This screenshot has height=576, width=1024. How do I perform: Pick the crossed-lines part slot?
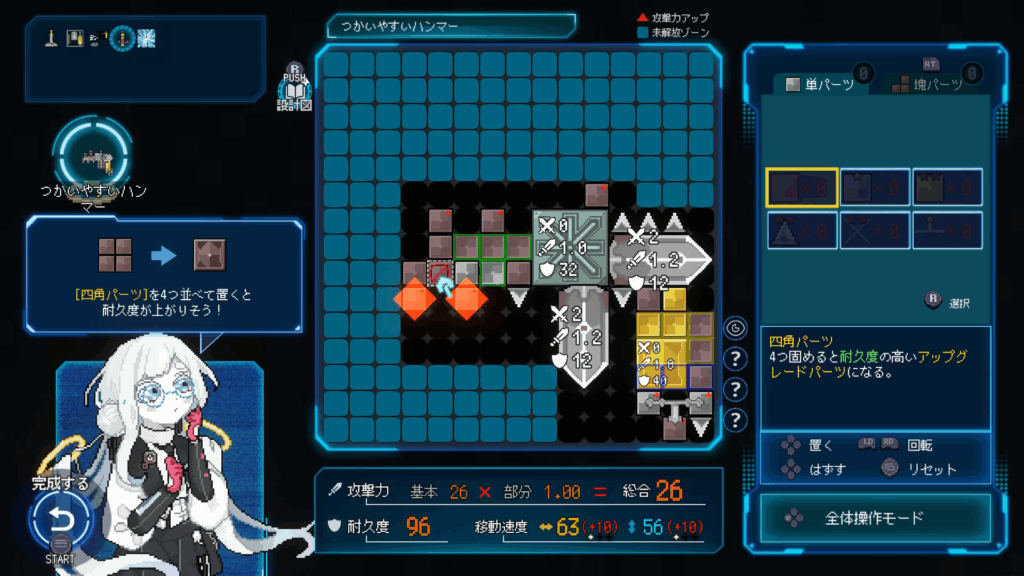[x=875, y=231]
